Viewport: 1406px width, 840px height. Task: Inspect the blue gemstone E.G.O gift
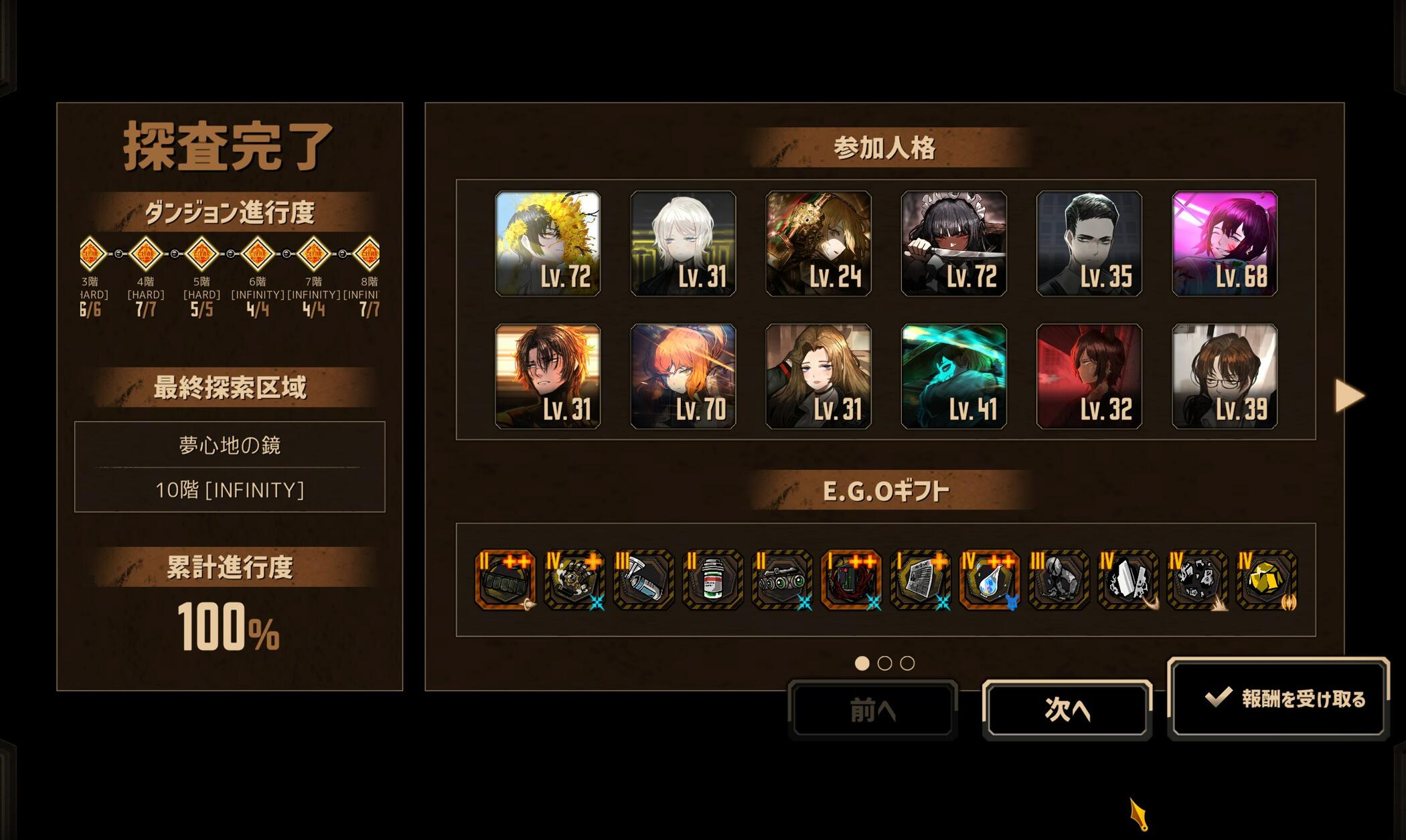click(989, 580)
